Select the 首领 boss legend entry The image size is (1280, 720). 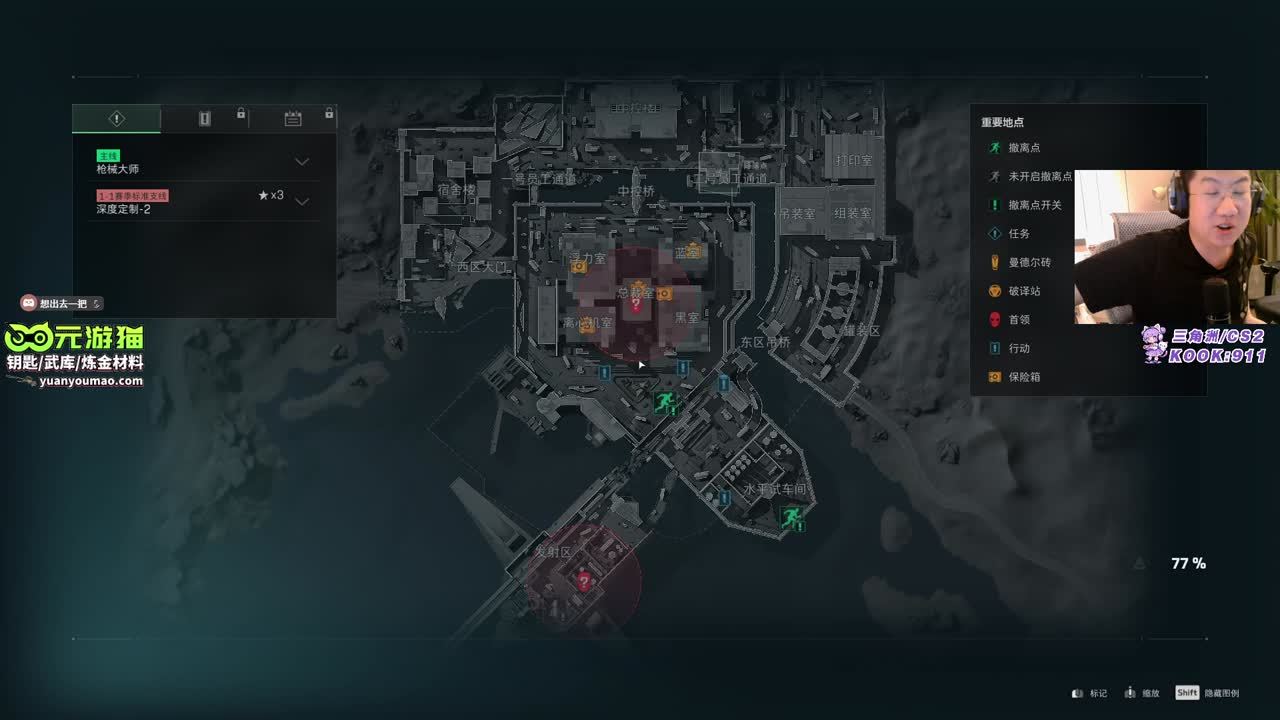[x=1018, y=320]
